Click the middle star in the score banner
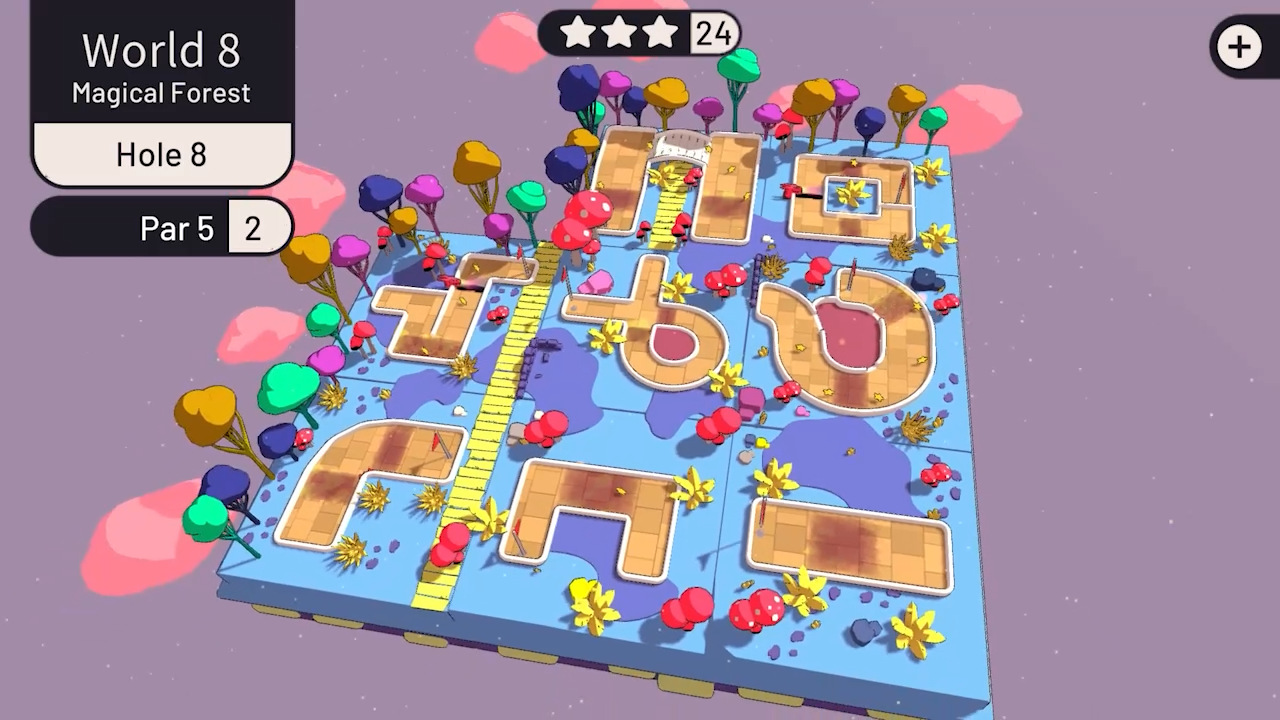 620,33
